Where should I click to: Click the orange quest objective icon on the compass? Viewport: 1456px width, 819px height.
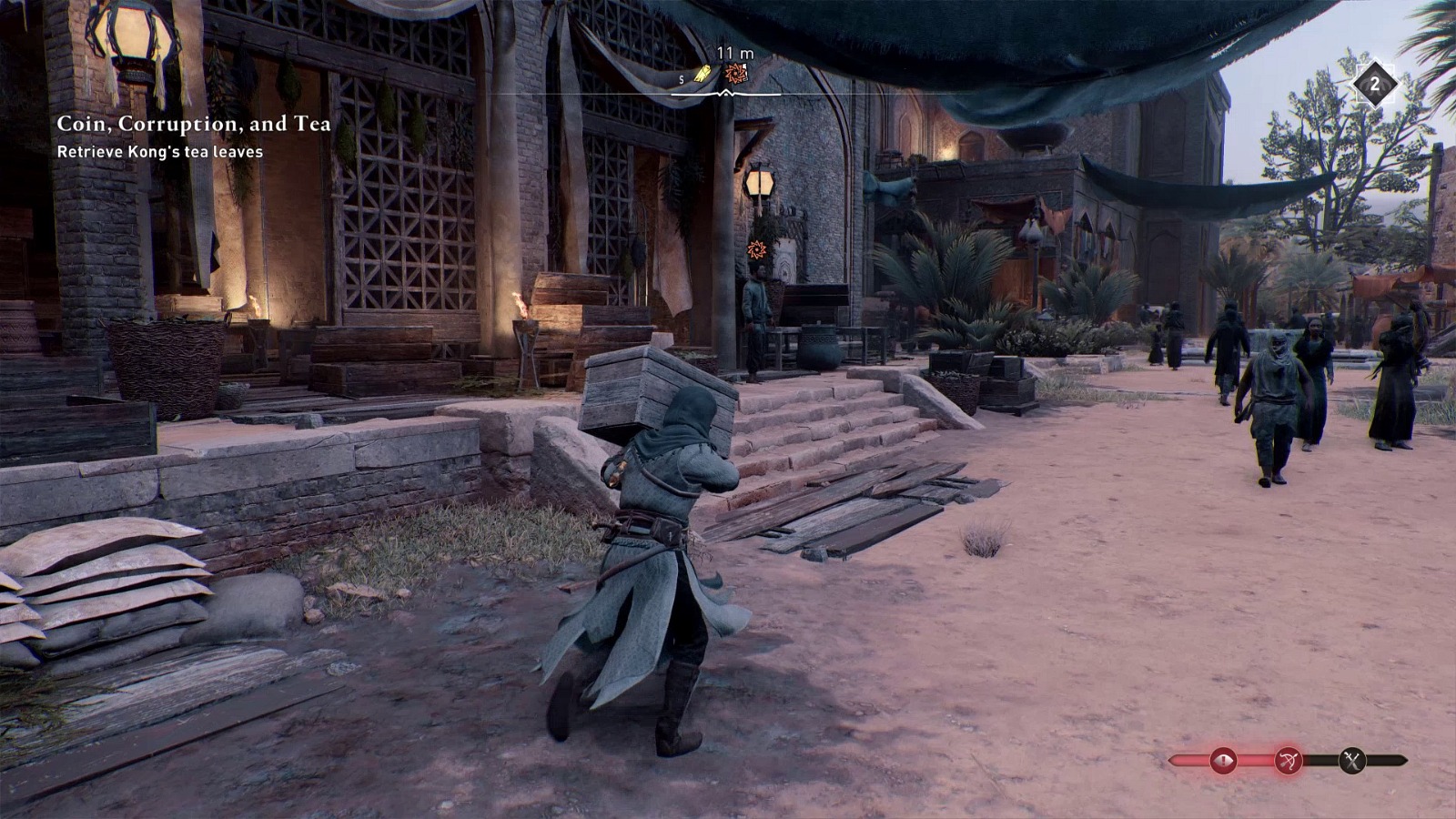pos(734,72)
